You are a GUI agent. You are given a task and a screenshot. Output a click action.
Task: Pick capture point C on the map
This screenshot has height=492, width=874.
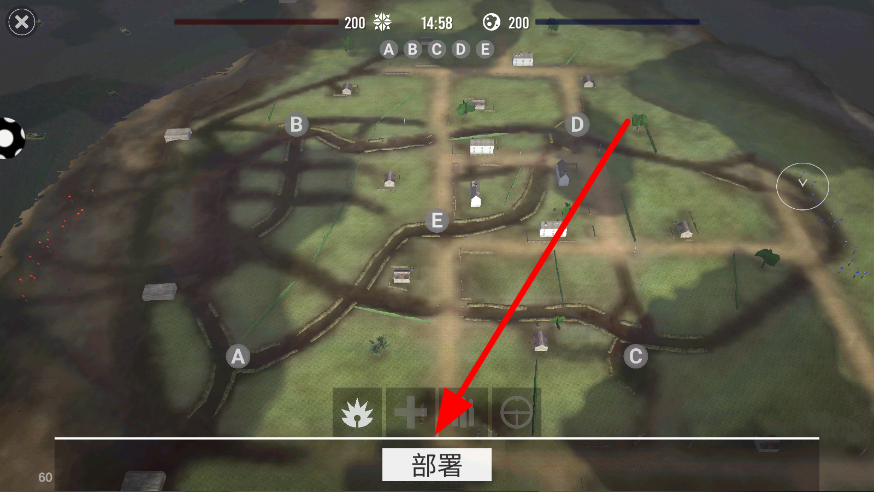(x=635, y=355)
